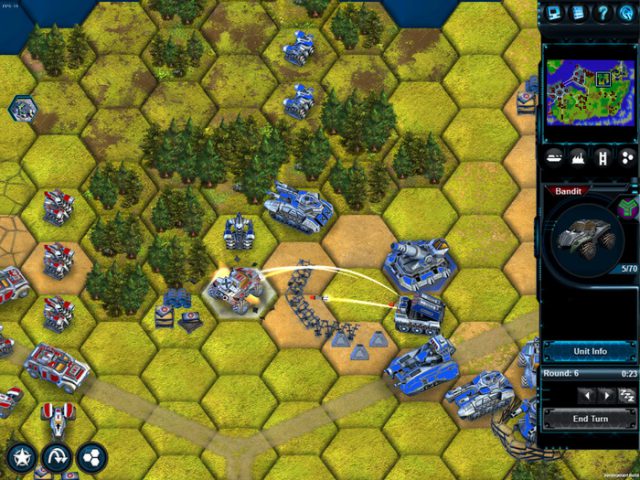Toggle the sleep (Zz) unit button
This screenshot has width=640, height=480.
(x=627, y=396)
